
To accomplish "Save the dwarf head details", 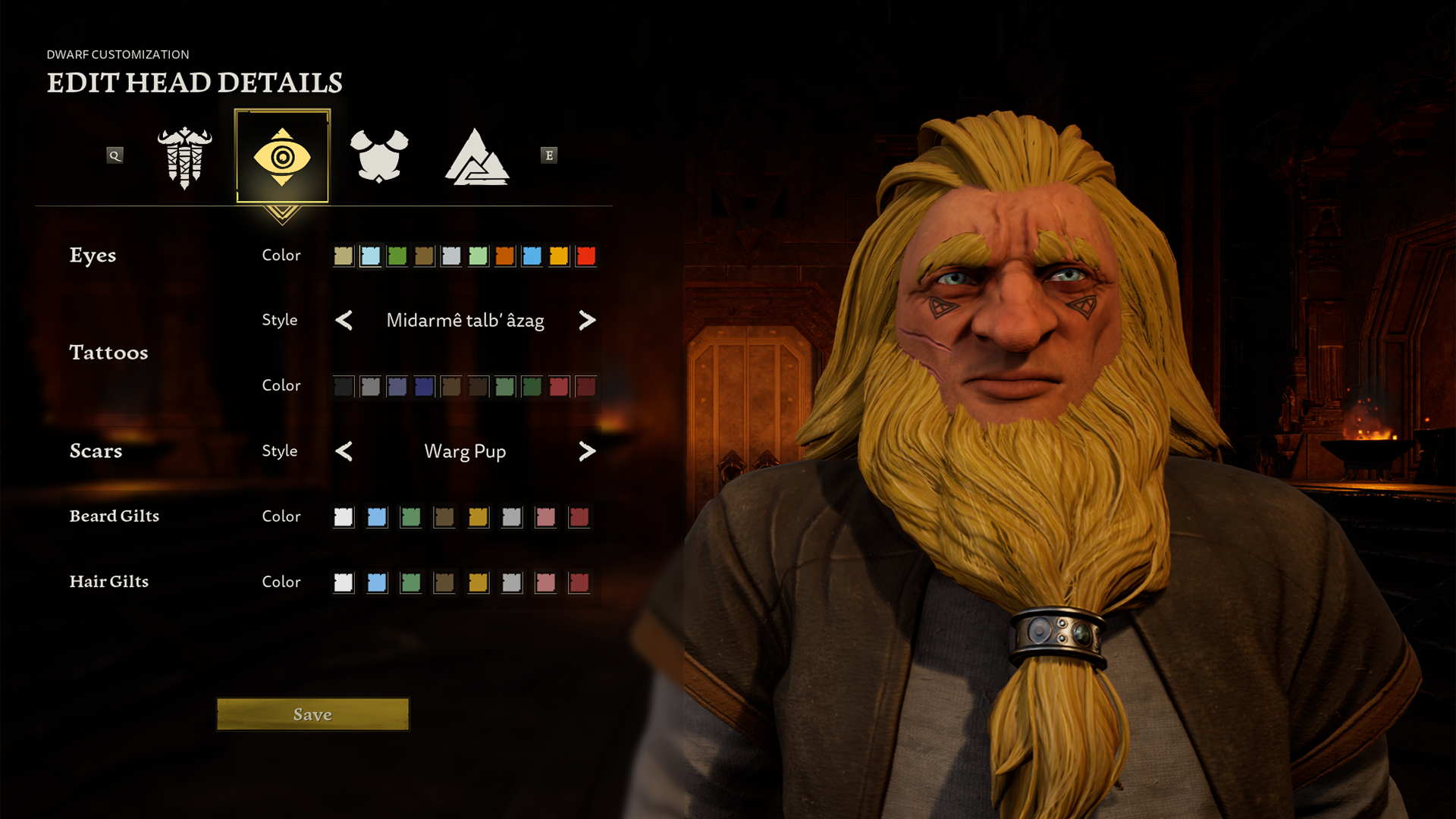I will [x=312, y=714].
